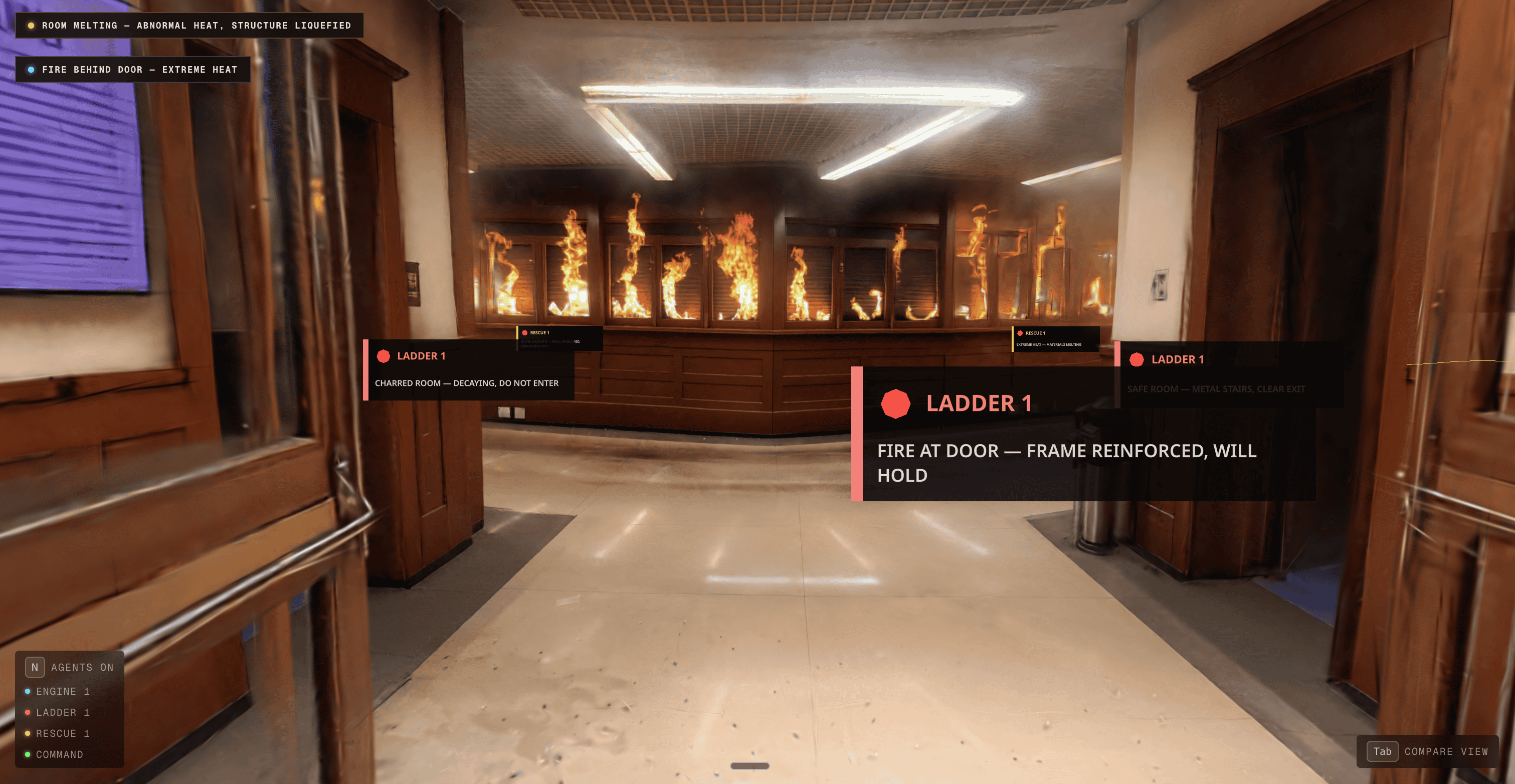
Task: Open the Fire Behind Door alert banner
Action: click(133, 69)
